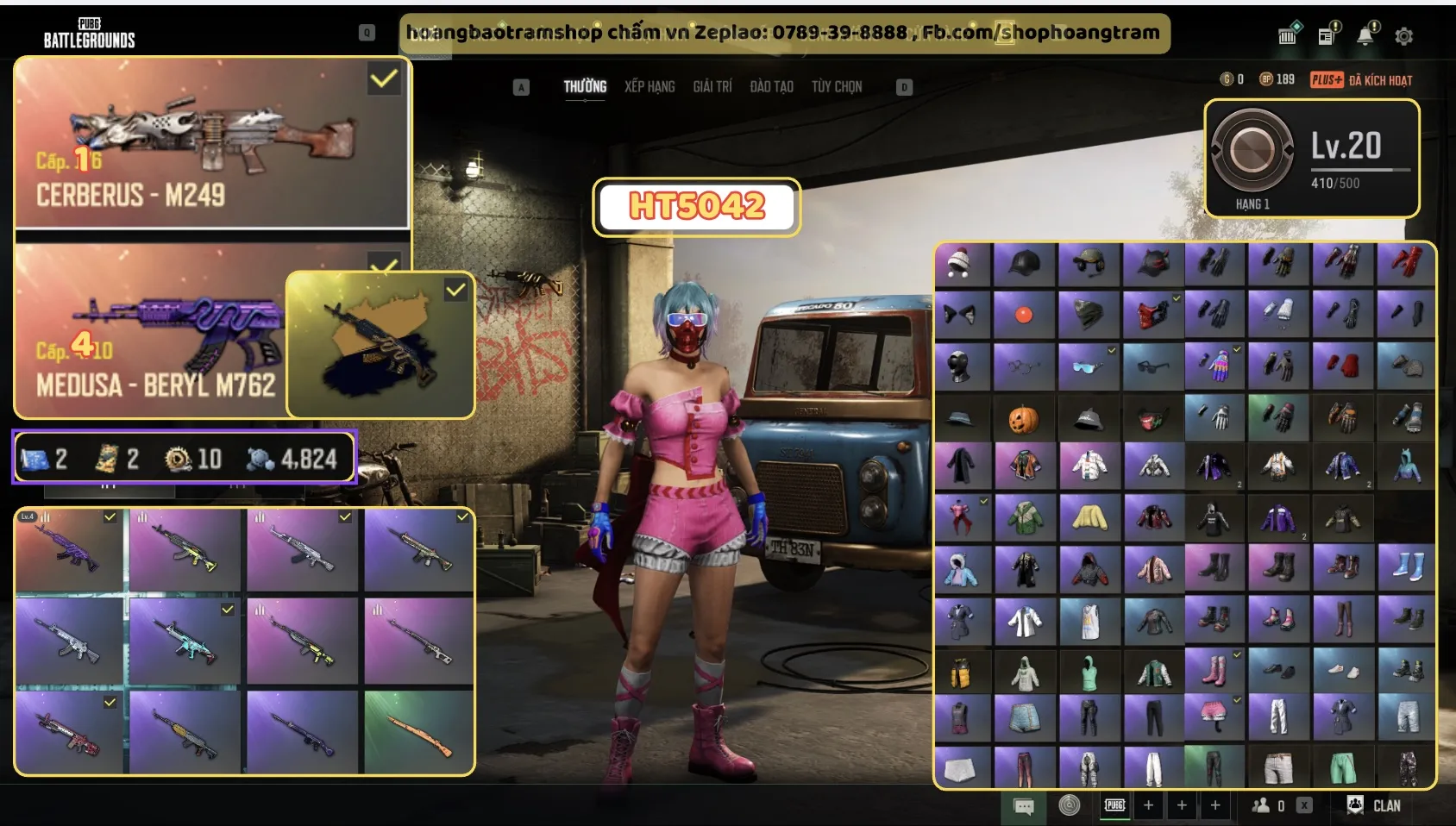Open settings with the gear icon
This screenshot has height=826, width=1456.
click(x=1403, y=36)
